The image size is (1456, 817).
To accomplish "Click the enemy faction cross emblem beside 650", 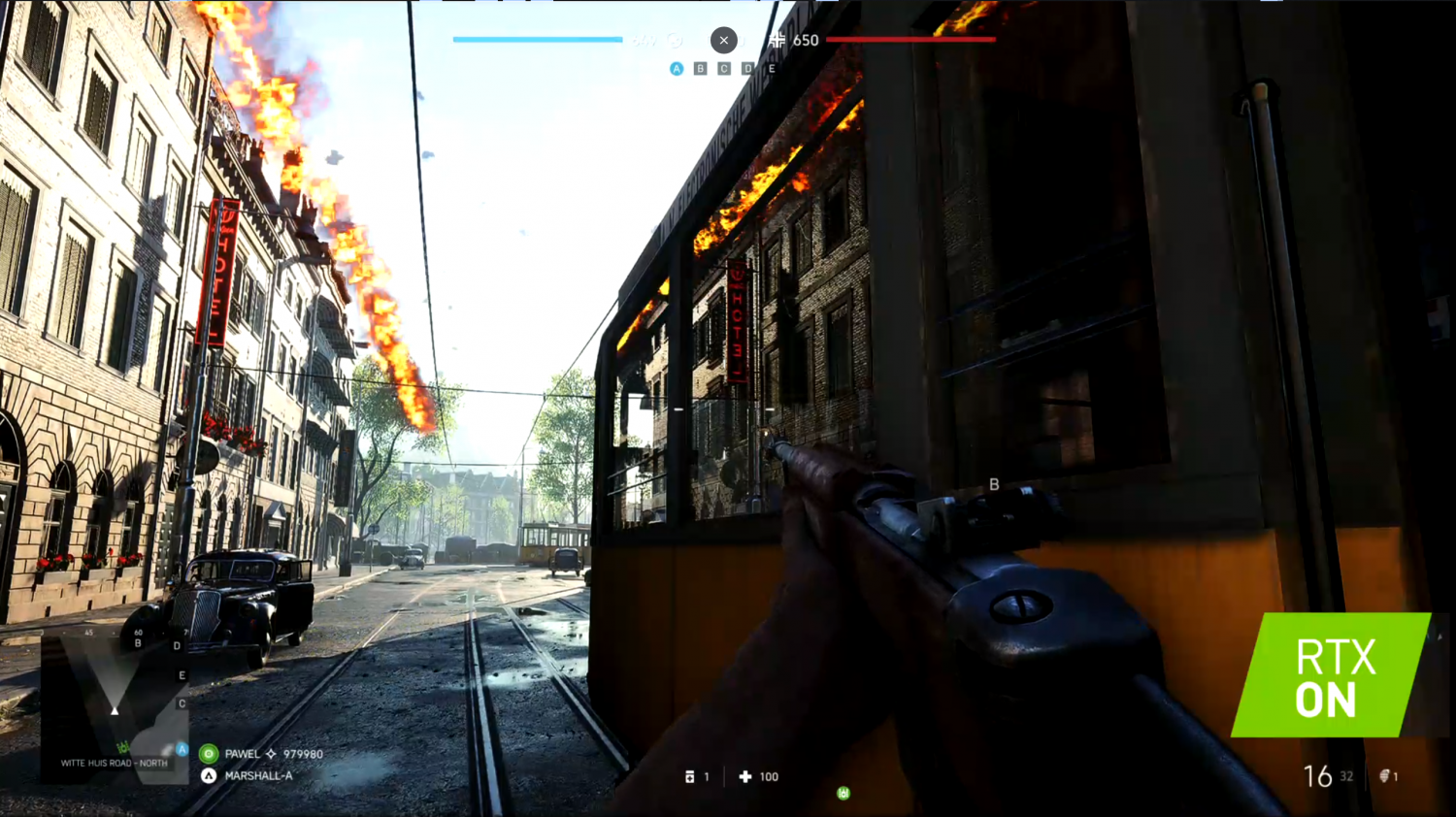I will pos(777,40).
